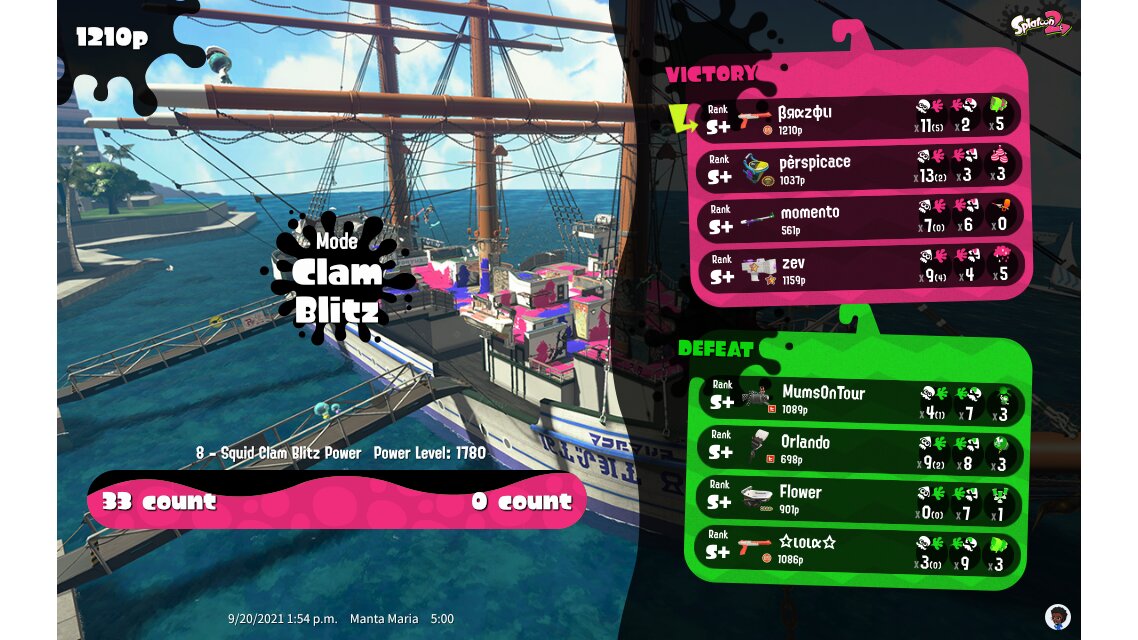Select zev's result row
This screenshot has width=1138, height=640.
pyautogui.click(x=860, y=268)
